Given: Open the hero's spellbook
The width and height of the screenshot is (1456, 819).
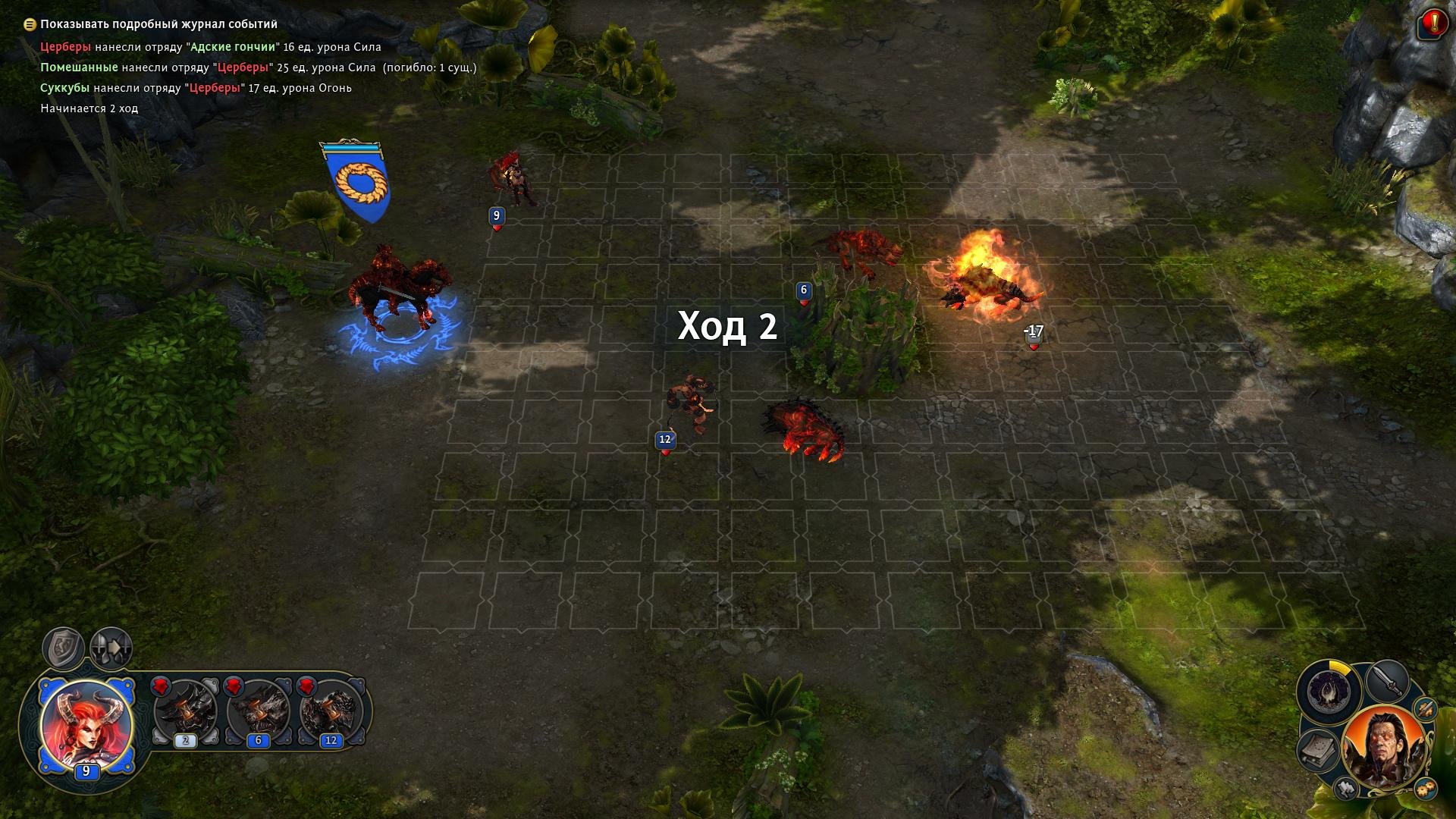Looking at the screenshot, I should pos(1319,751).
